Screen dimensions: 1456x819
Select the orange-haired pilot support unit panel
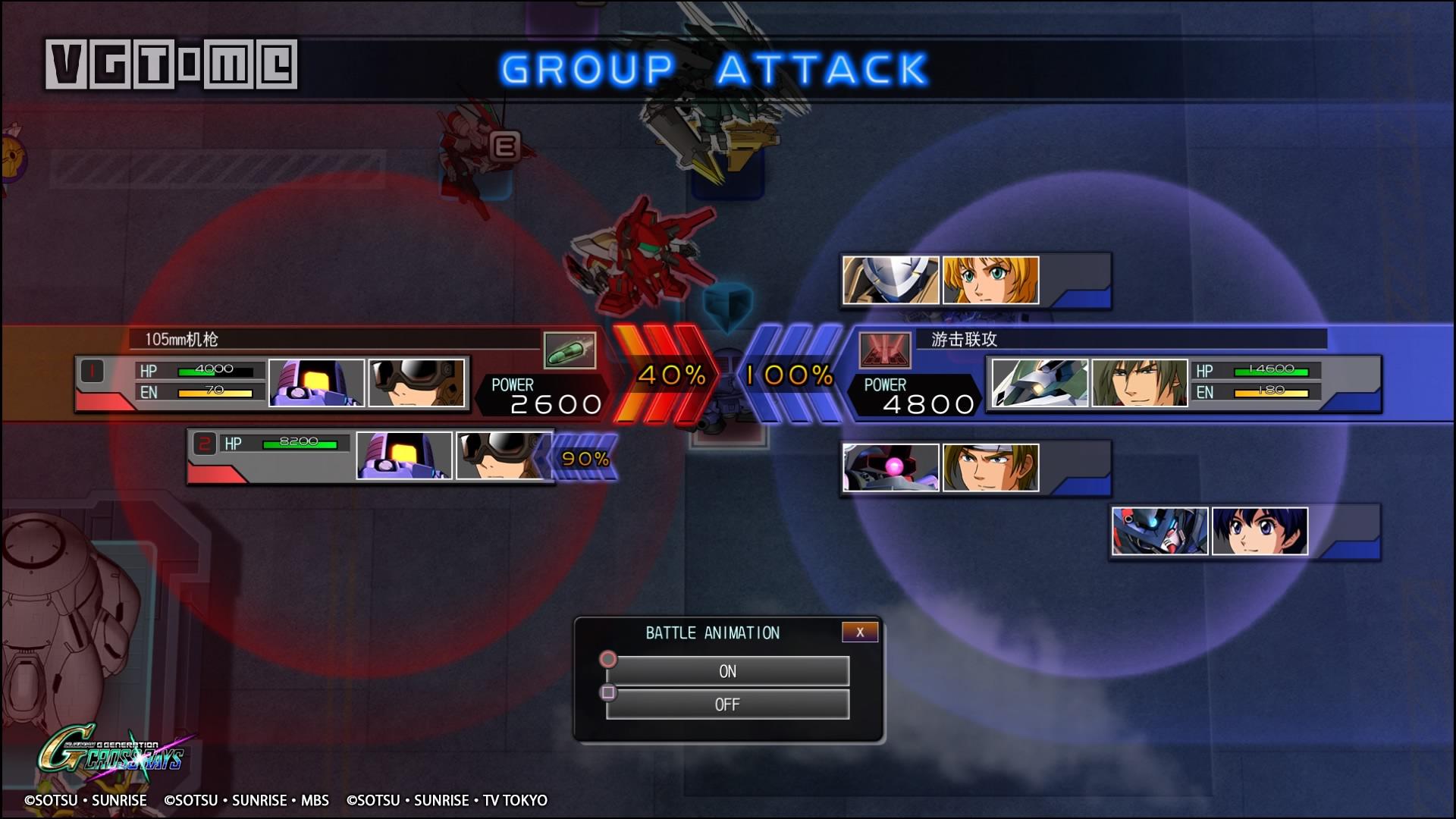point(975,281)
